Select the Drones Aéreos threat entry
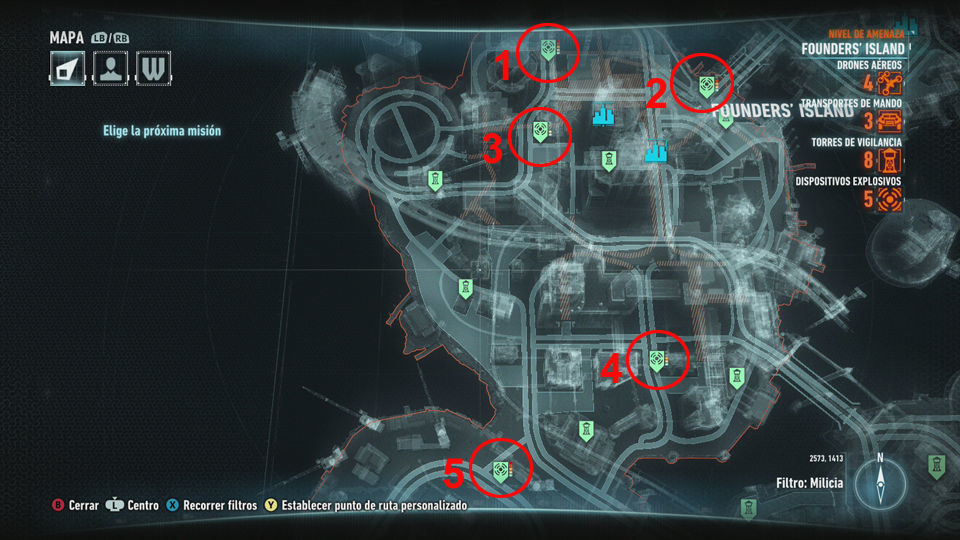 (x=889, y=83)
